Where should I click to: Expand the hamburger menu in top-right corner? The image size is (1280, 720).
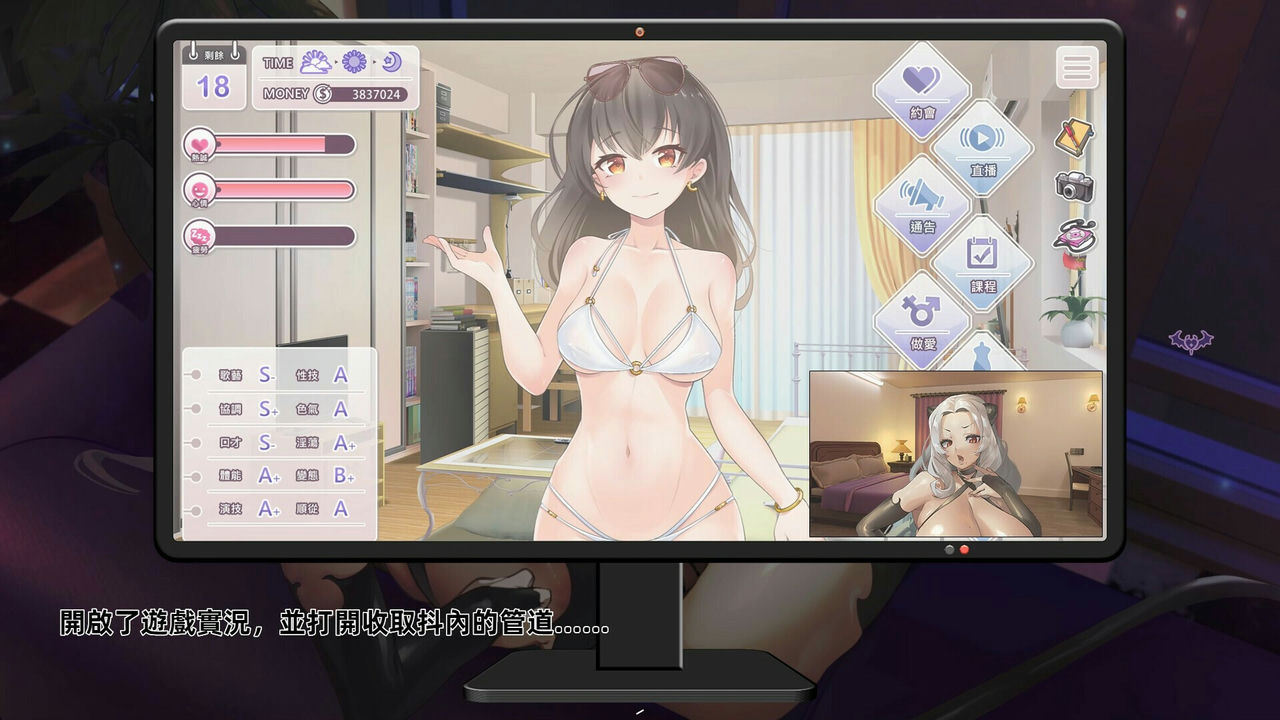pos(1077,67)
